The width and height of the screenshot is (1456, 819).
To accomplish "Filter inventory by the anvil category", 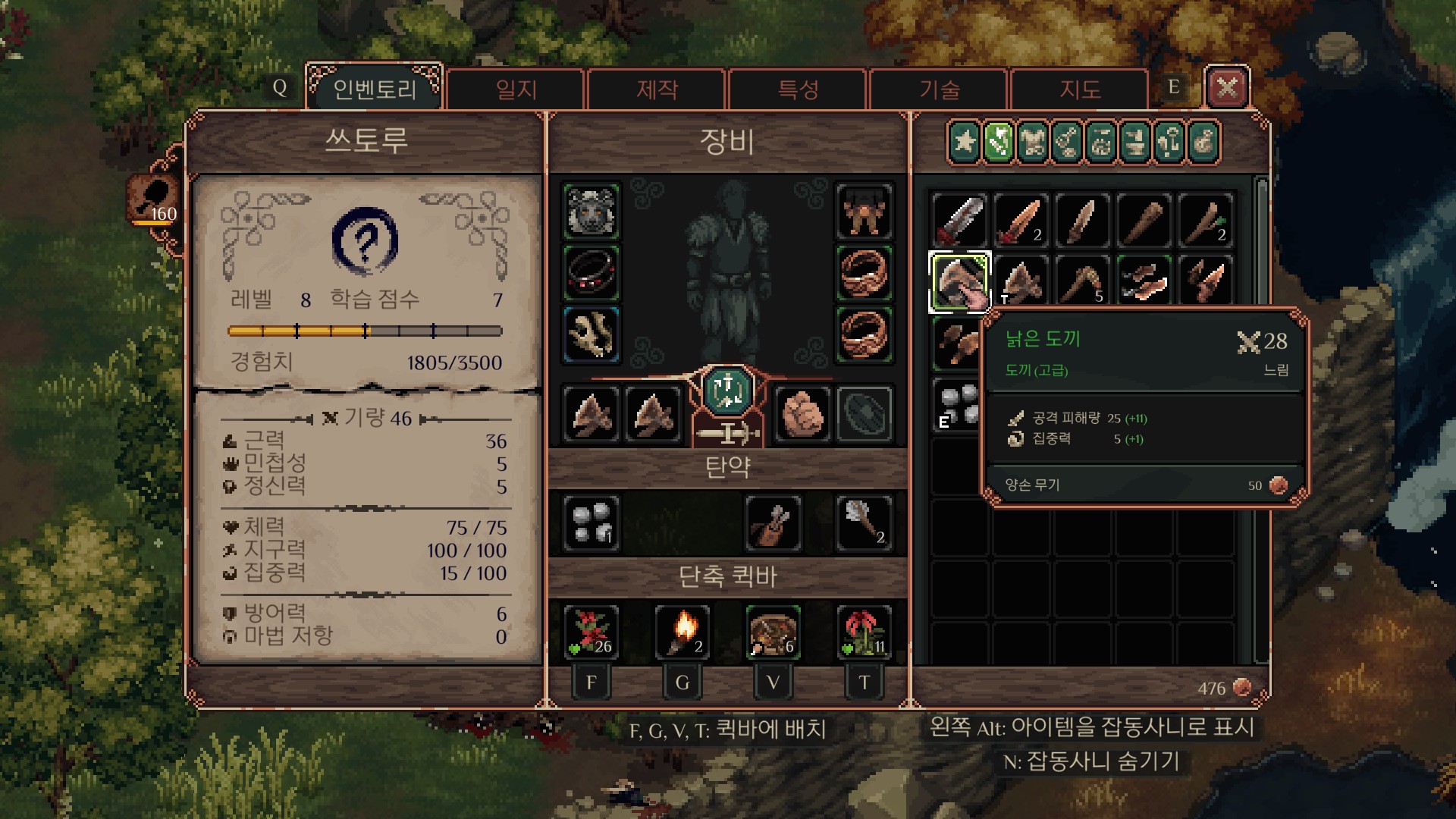I will [1135, 142].
